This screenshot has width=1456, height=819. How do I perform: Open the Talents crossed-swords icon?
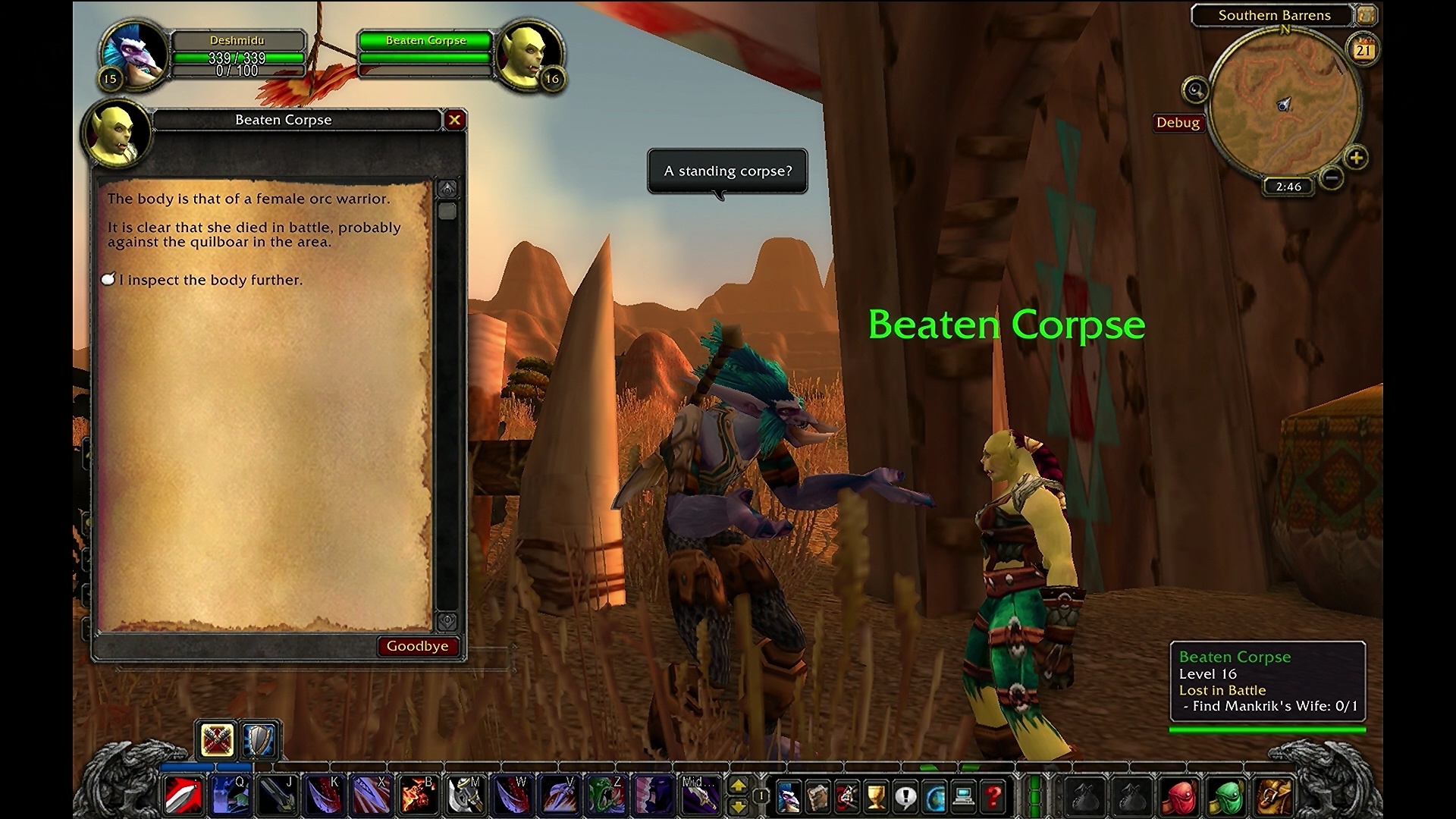(846, 794)
